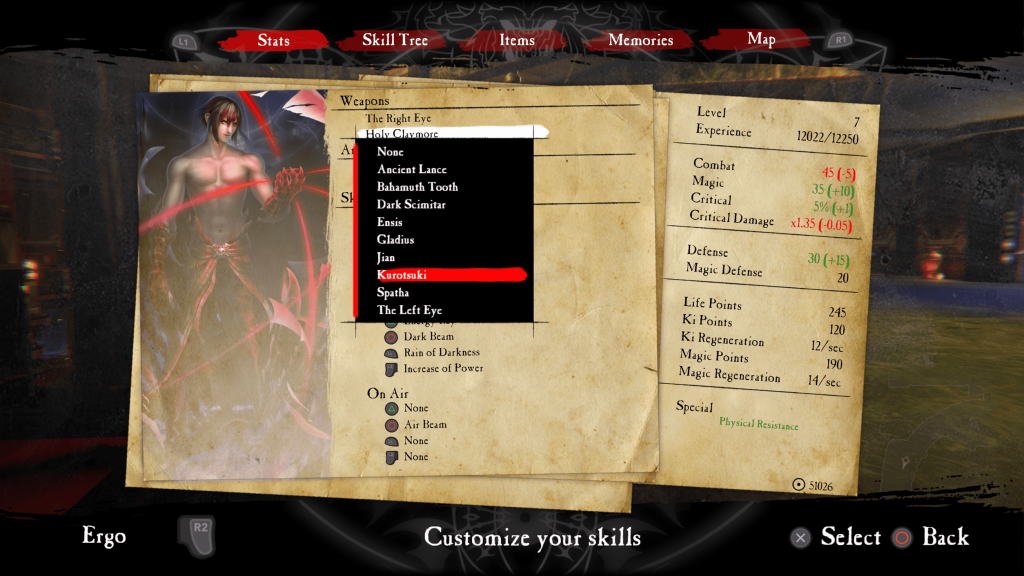Choose None in the weapon list
The image size is (1024, 576).
coord(390,152)
